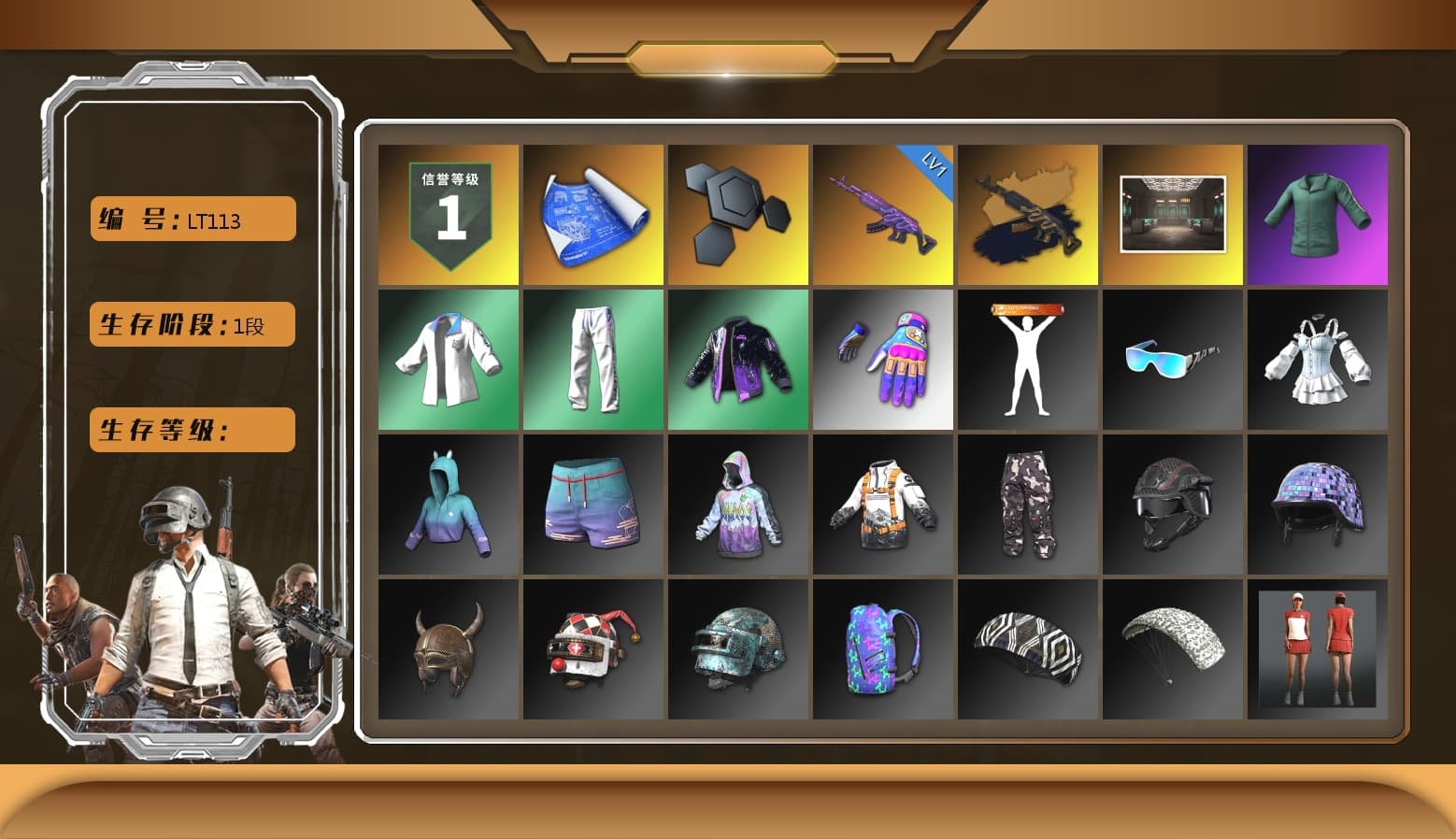The height and width of the screenshot is (839, 1456).
Task: Select the disco mirror-ball helmet
Action: (x=1319, y=505)
